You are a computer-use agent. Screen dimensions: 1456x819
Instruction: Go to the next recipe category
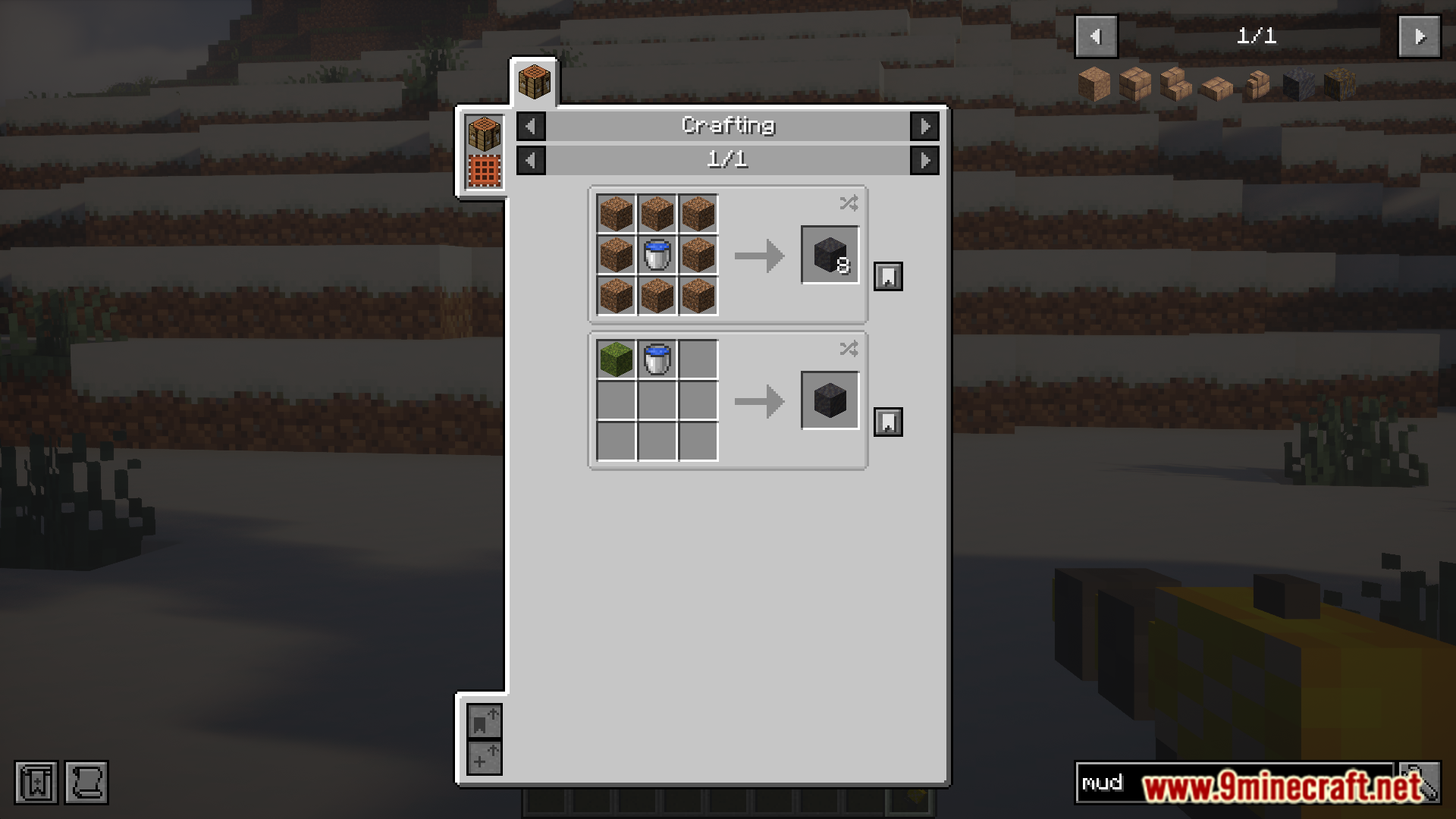pyautogui.click(x=924, y=127)
